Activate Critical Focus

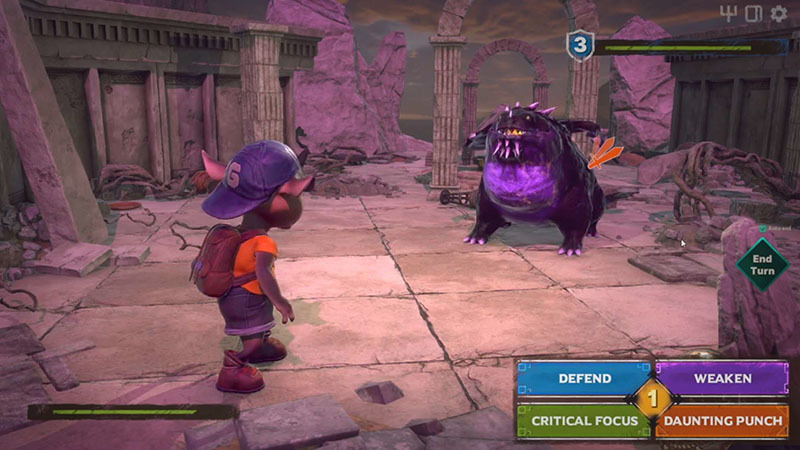pos(584,421)
